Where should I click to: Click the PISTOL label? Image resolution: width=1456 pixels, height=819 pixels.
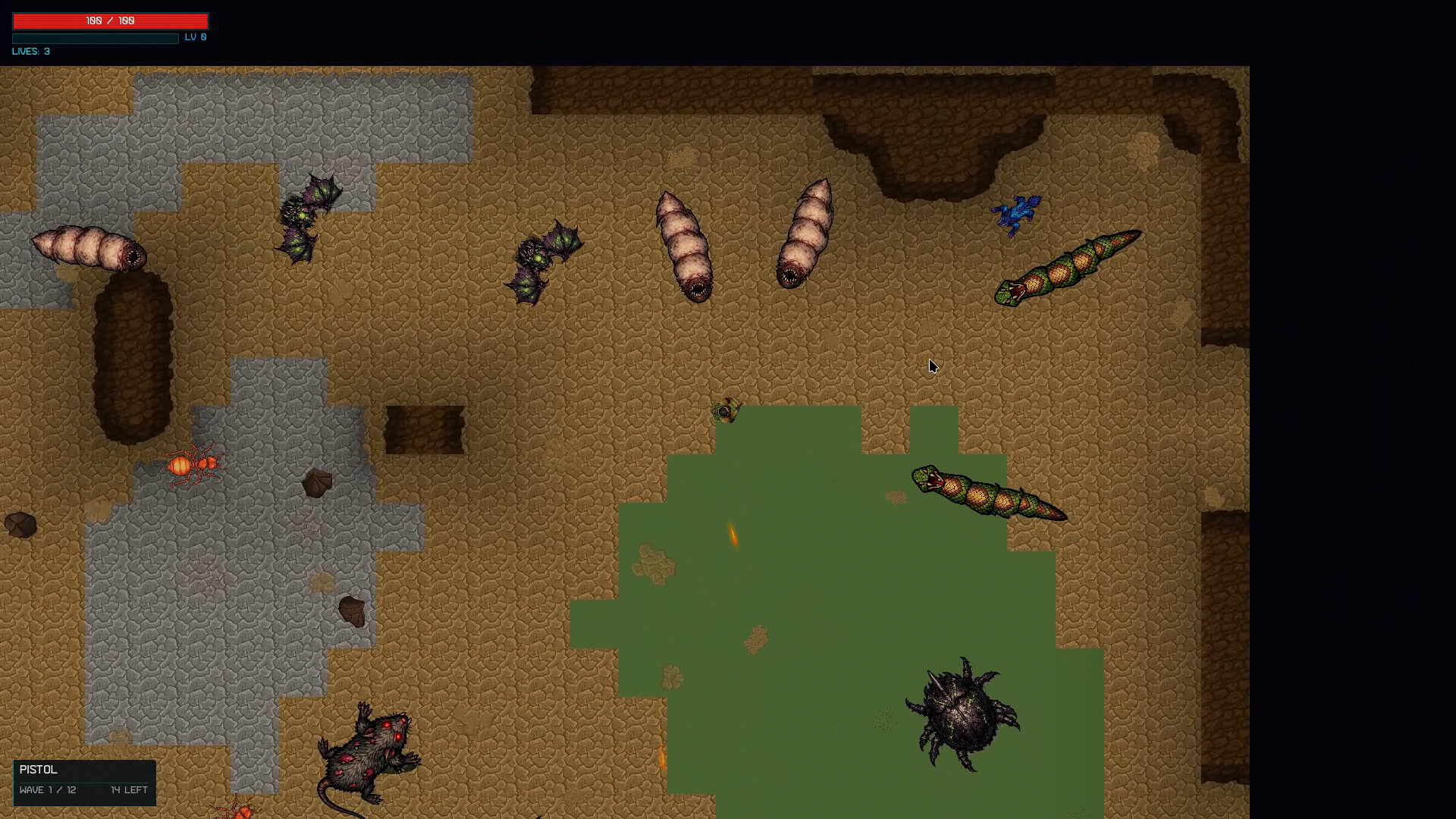coord(38,769)
